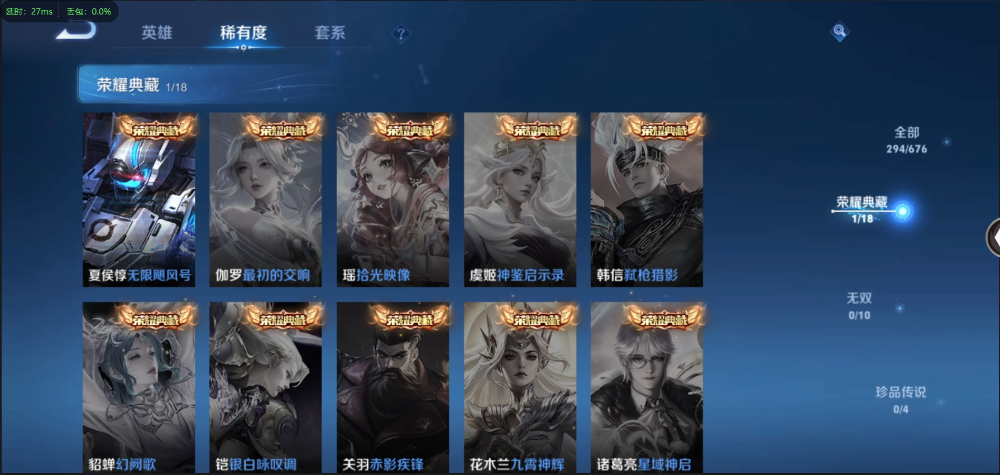Filter skins by 无双 rarity
The height and width of the screenshot is (475, 1000).
(x=860, y=305)
